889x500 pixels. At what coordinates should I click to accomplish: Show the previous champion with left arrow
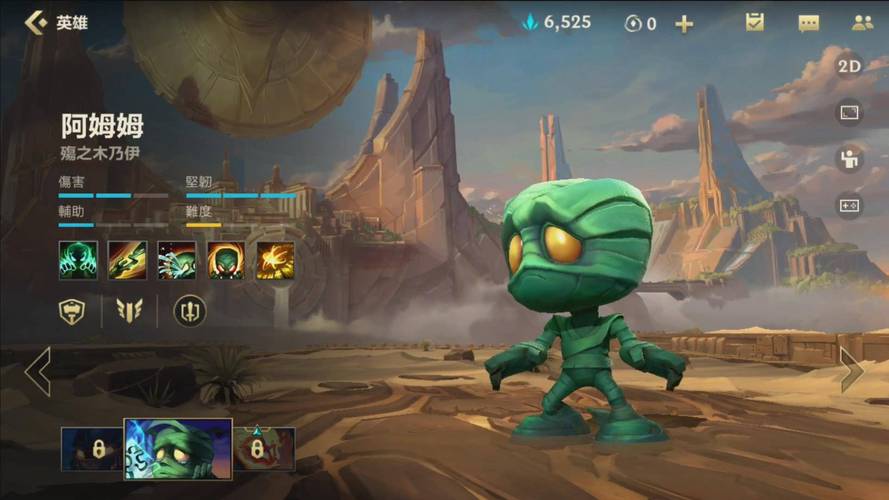pyautogui.click(x=37, y=372)
